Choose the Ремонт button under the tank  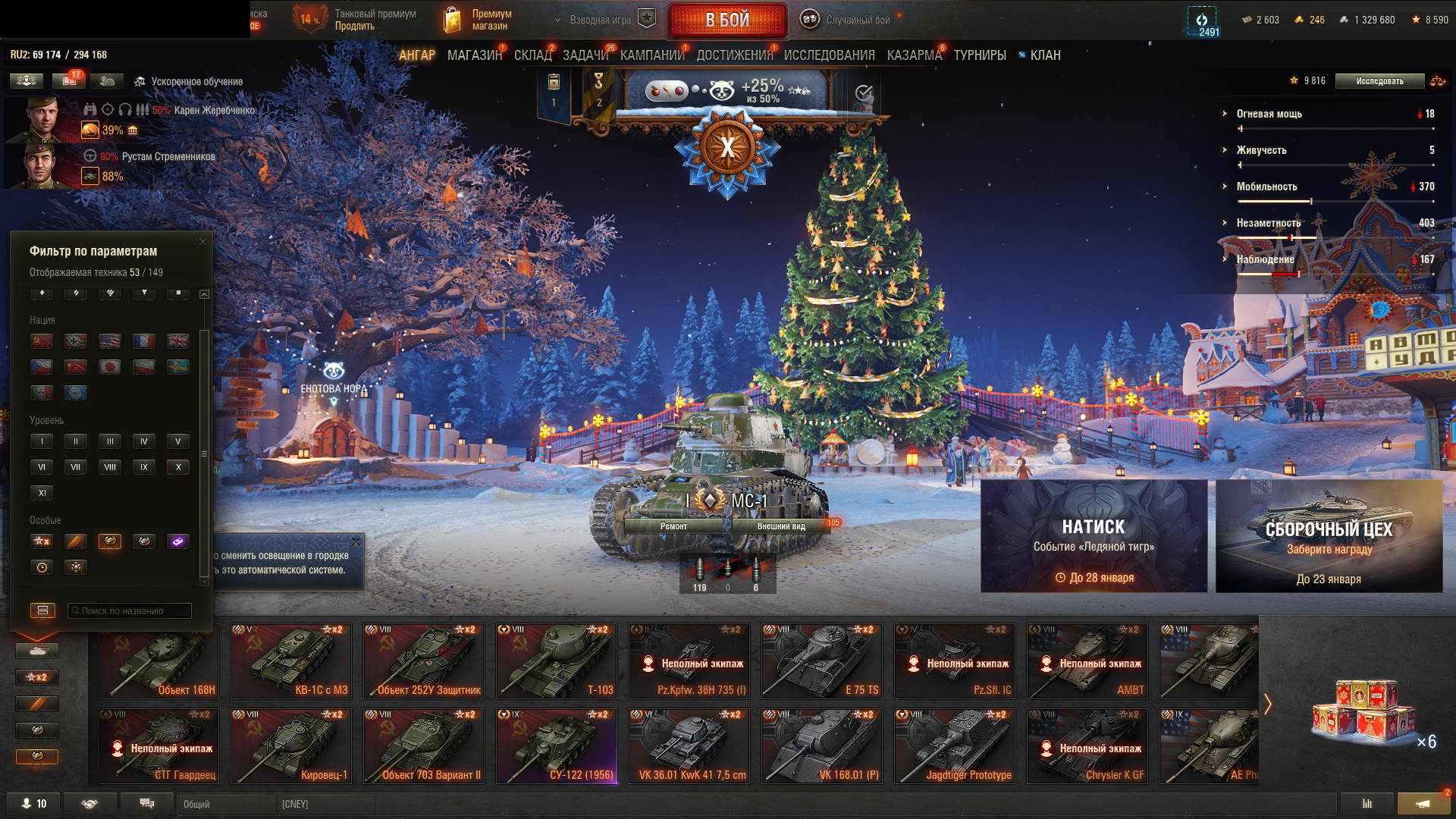coord(673,526)
